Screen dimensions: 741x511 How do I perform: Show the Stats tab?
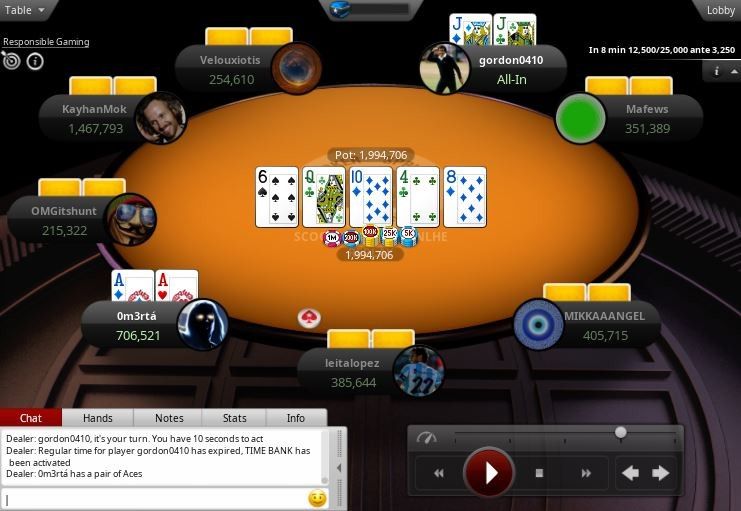[235, 418]
